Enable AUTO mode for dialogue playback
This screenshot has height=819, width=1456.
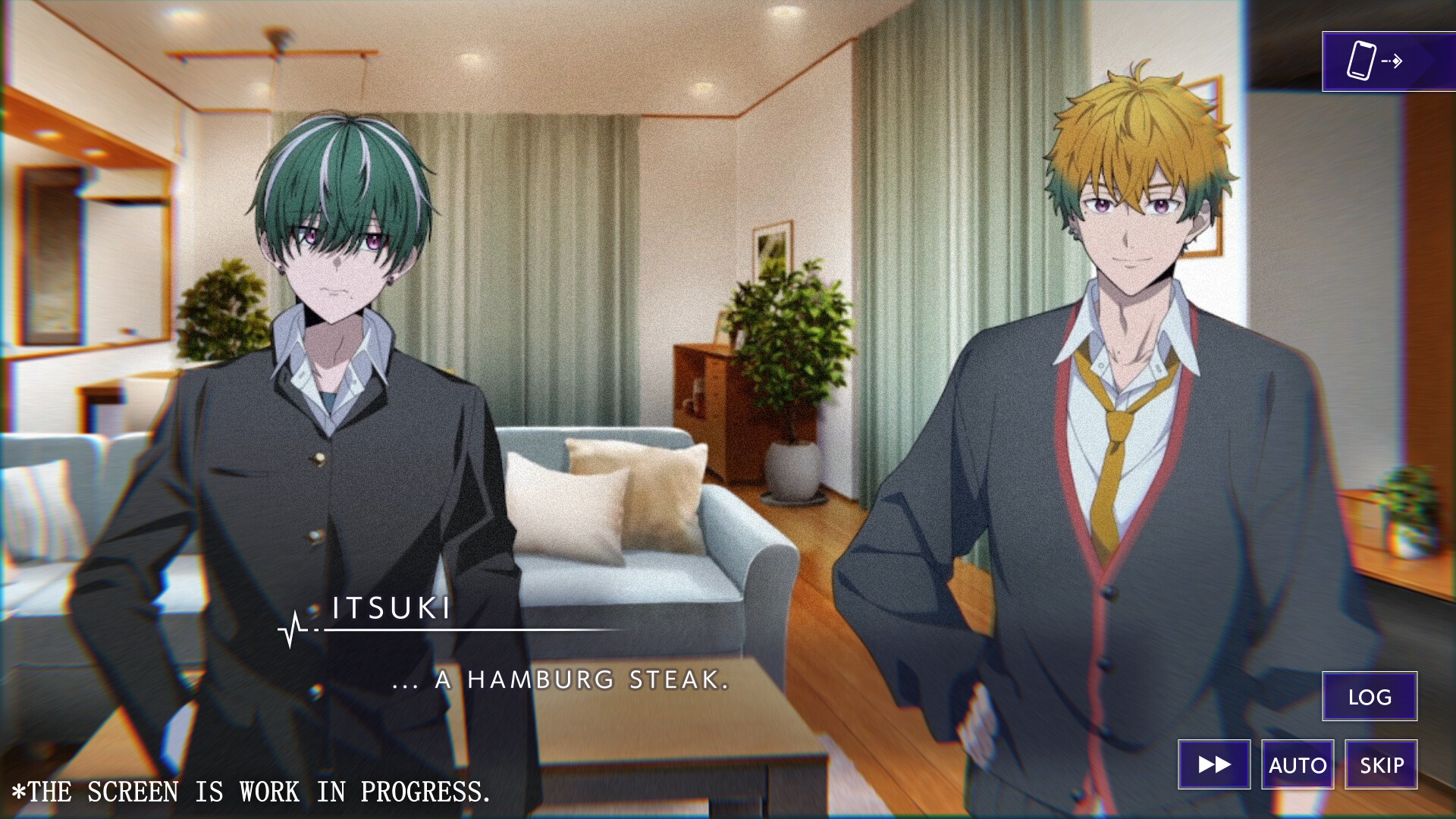click(x=1298, y=765)
